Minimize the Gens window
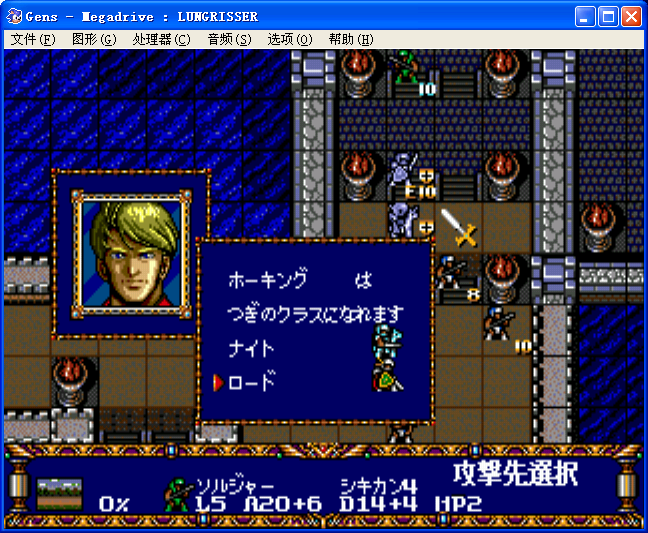 (585, 16)
